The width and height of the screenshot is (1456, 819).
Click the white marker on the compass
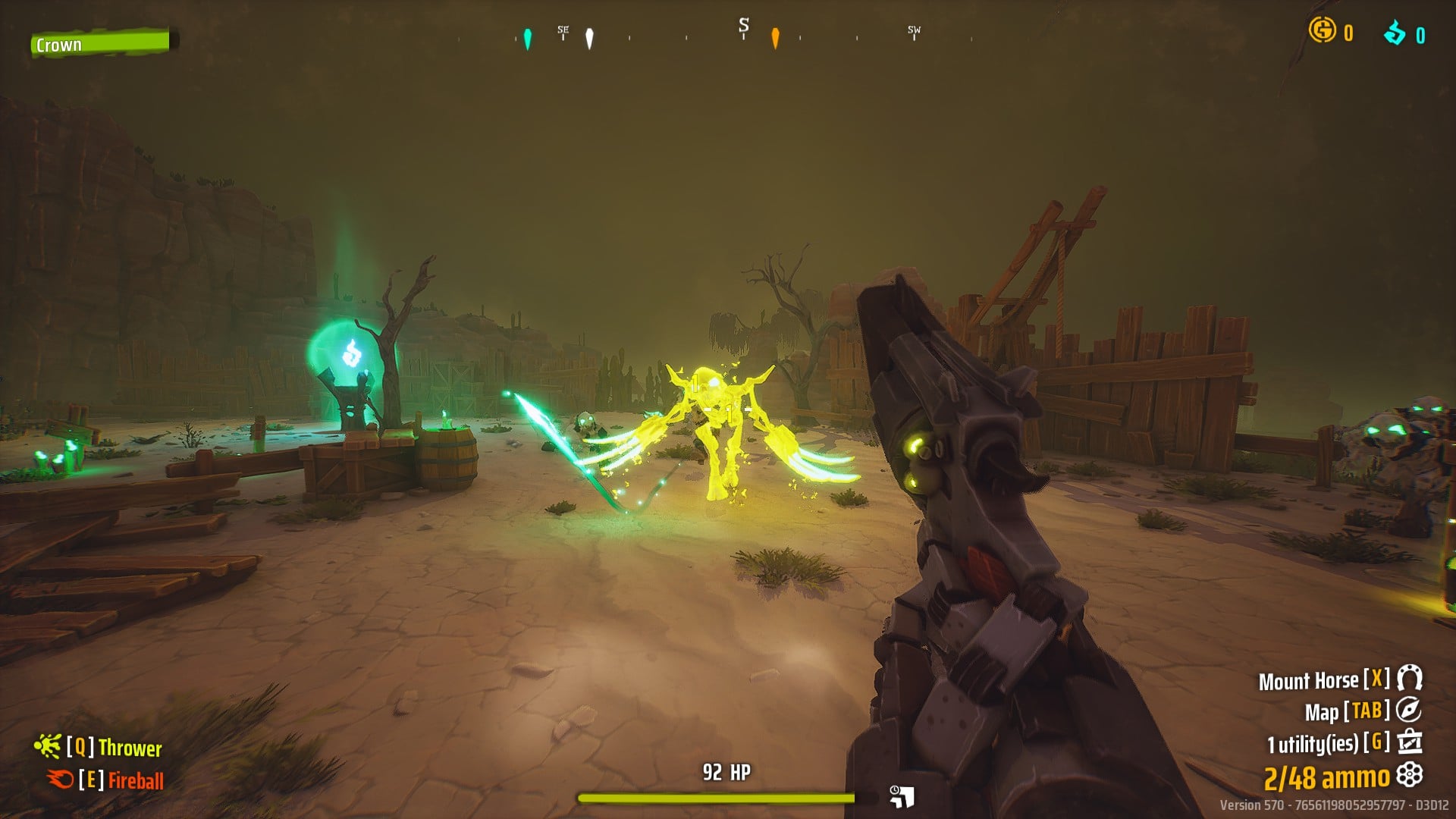point(590,39)
